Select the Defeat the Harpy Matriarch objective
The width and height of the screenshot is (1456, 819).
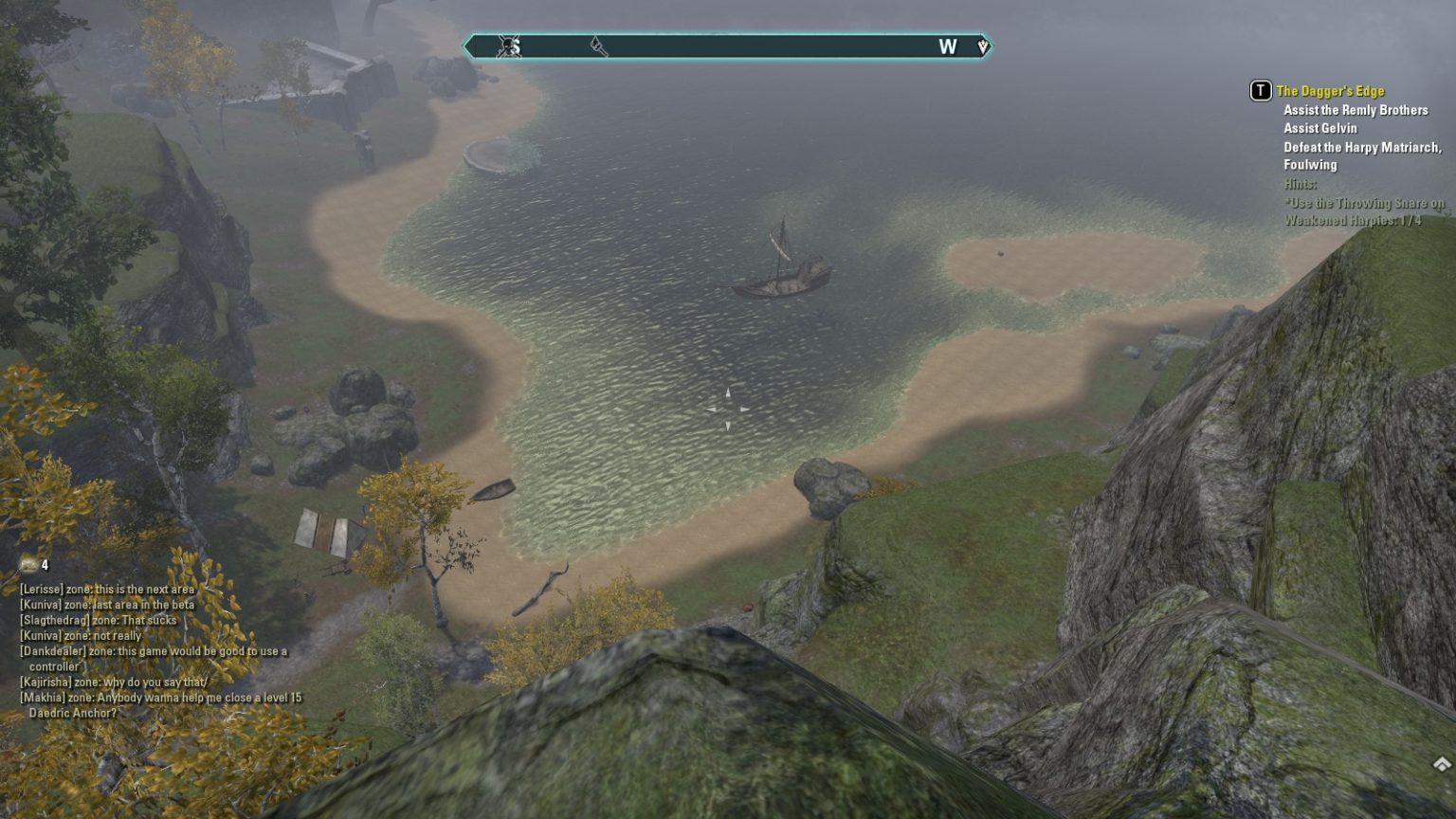point(1365,148)
